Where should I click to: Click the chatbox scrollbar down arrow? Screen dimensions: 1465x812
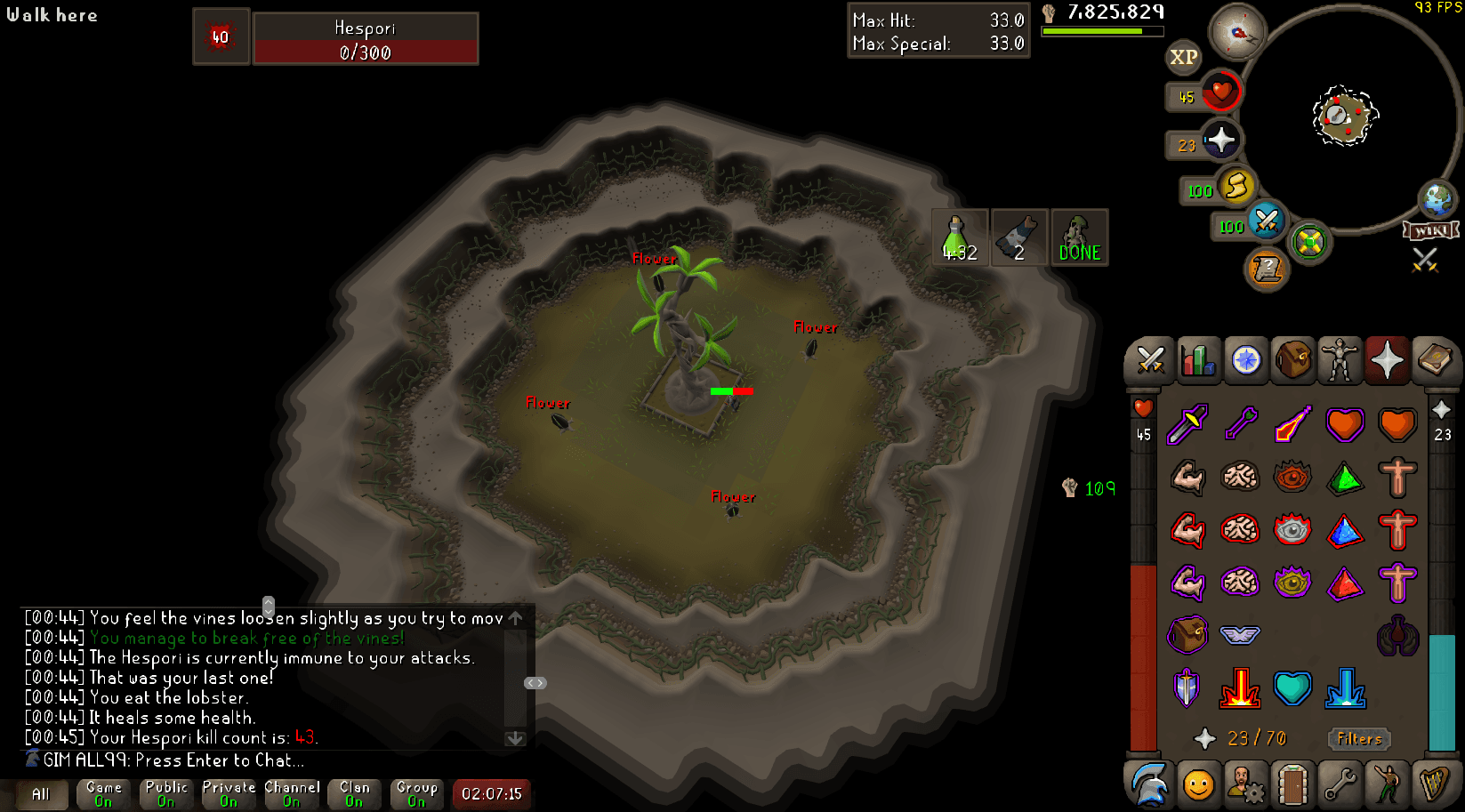(514, 738)
